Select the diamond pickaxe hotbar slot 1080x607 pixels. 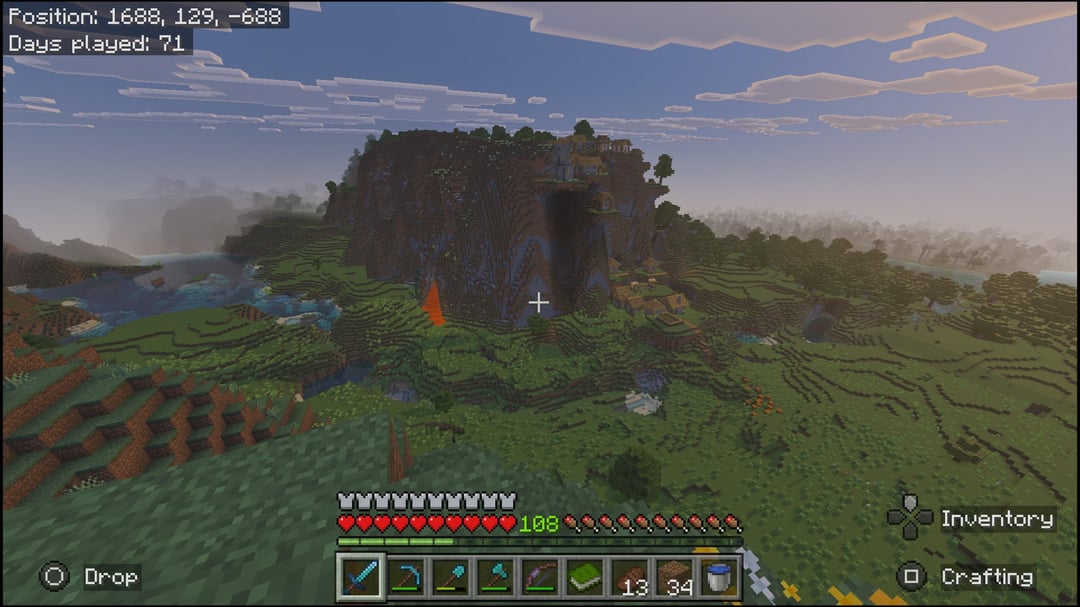coord(405,577)
